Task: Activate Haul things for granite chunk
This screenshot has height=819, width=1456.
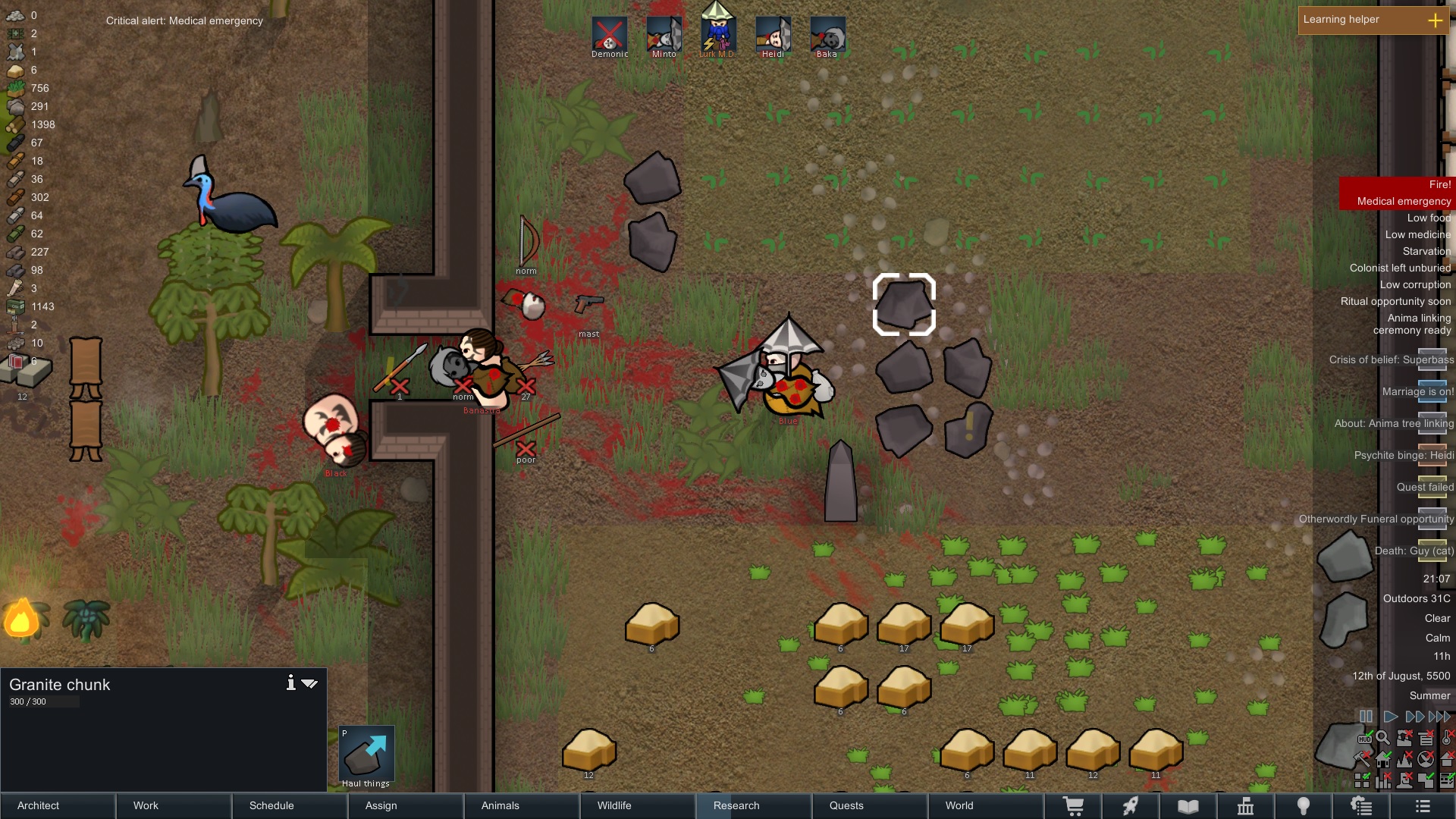Action: (x=366, y=756)
